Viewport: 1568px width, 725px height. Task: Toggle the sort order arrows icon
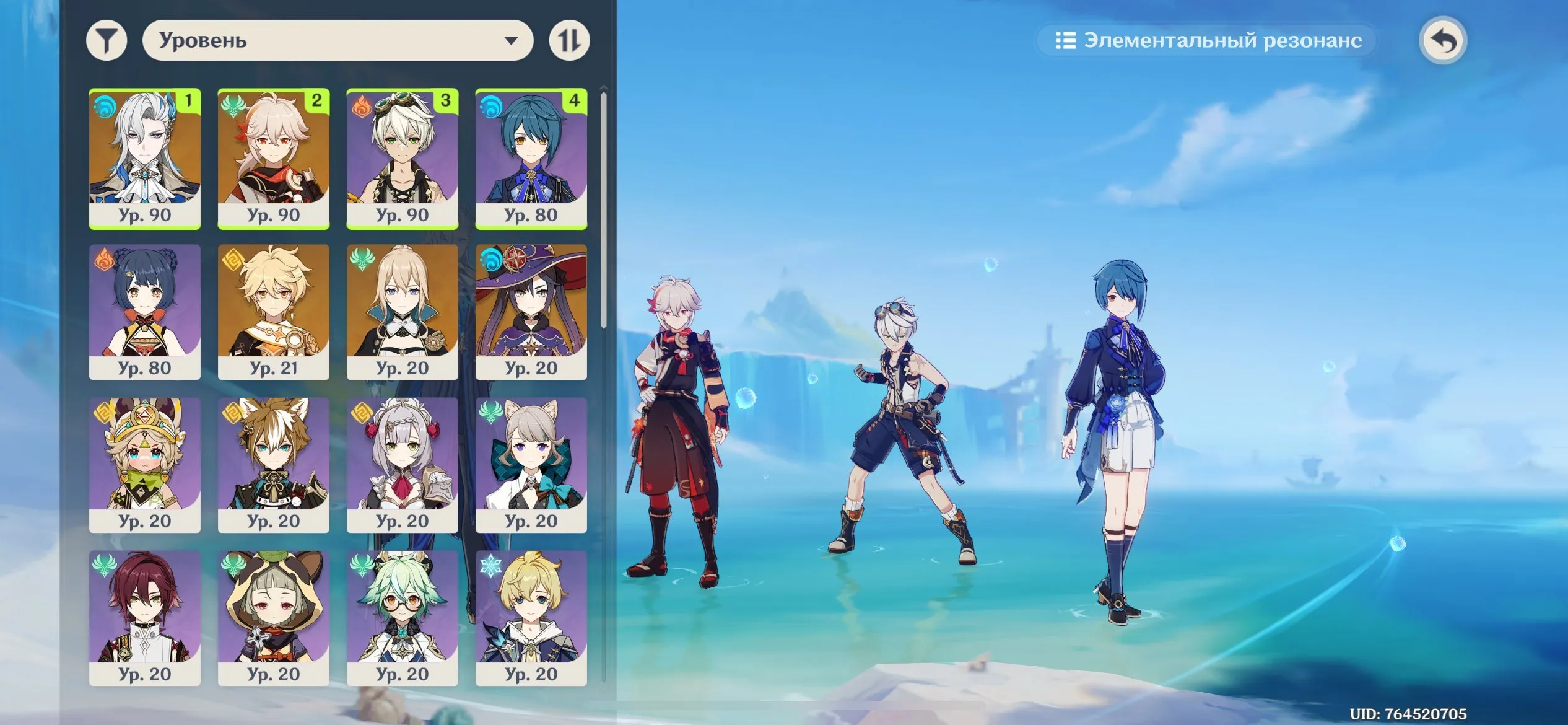tap(571, 40)
